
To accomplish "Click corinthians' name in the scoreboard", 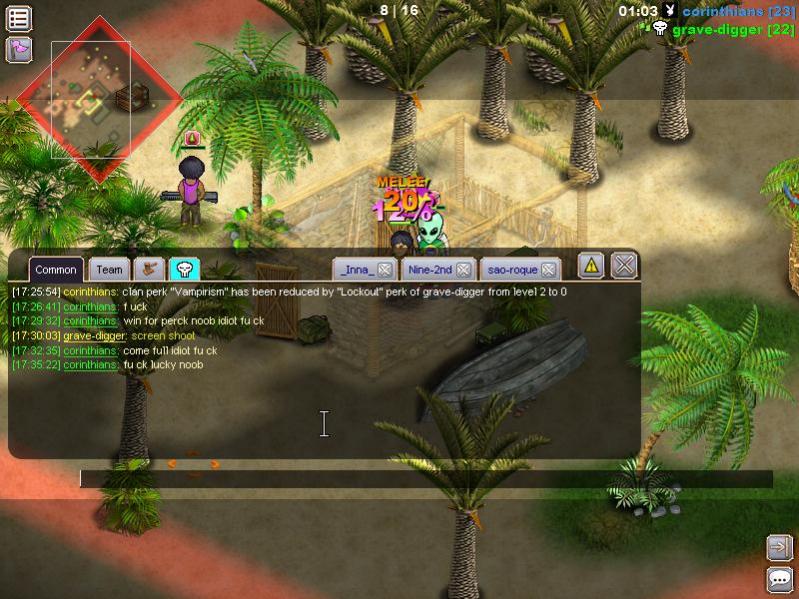I will pos(725,11).
